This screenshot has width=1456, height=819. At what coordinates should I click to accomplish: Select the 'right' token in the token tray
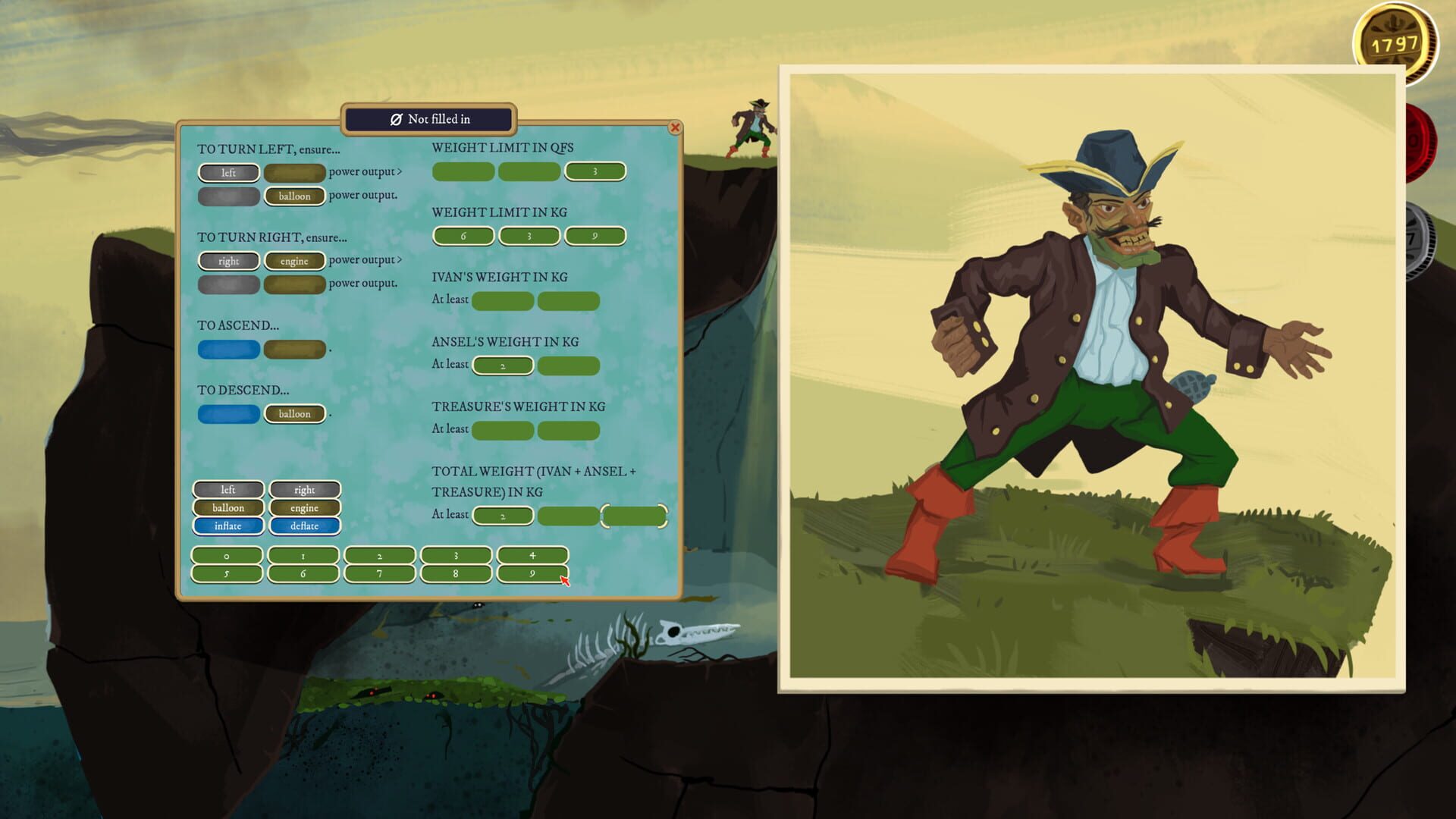coord(305,489)
